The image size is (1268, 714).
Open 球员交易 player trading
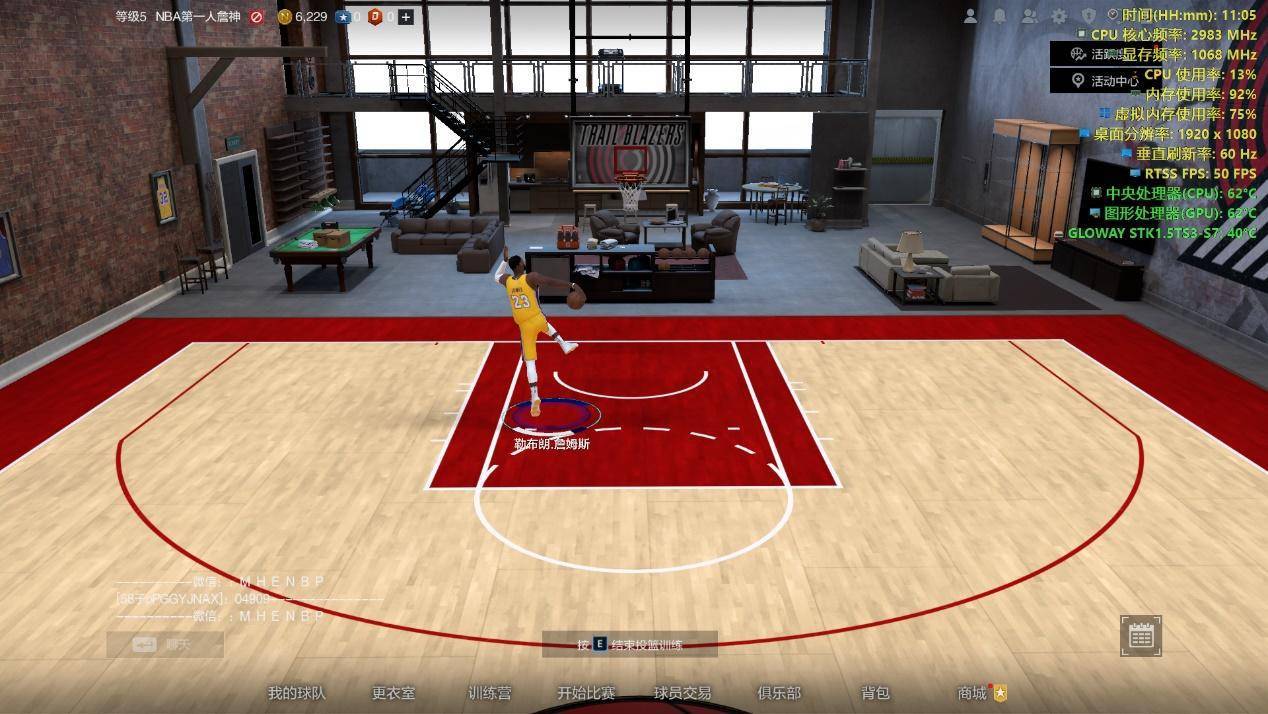point(683,693)
